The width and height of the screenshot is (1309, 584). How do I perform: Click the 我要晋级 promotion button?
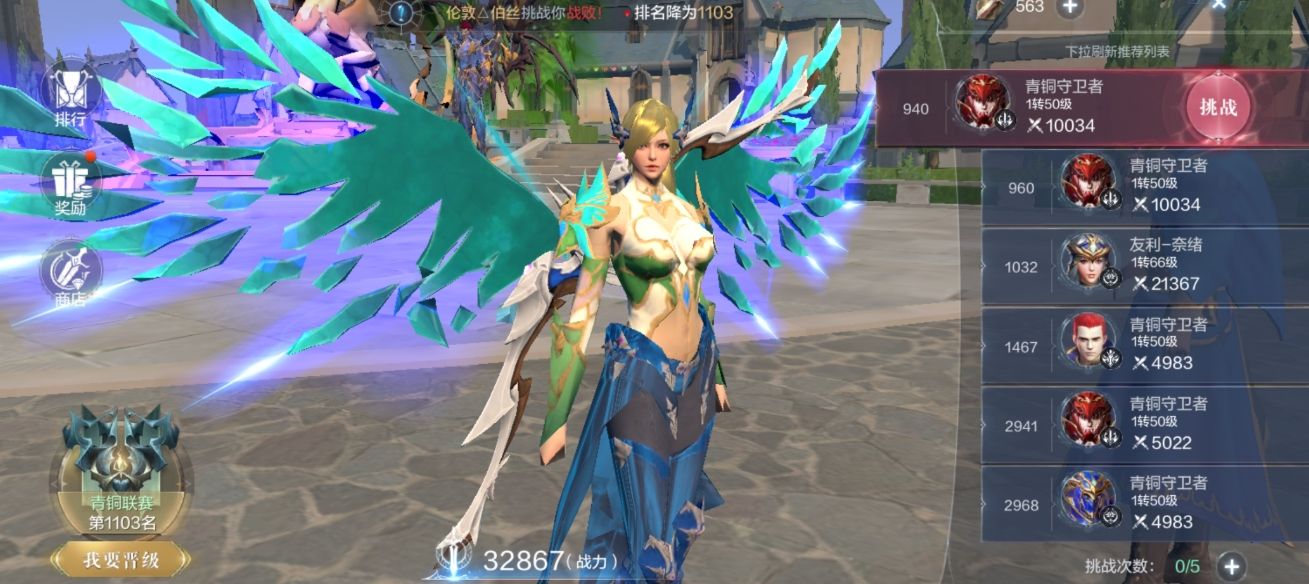[121, 559]
